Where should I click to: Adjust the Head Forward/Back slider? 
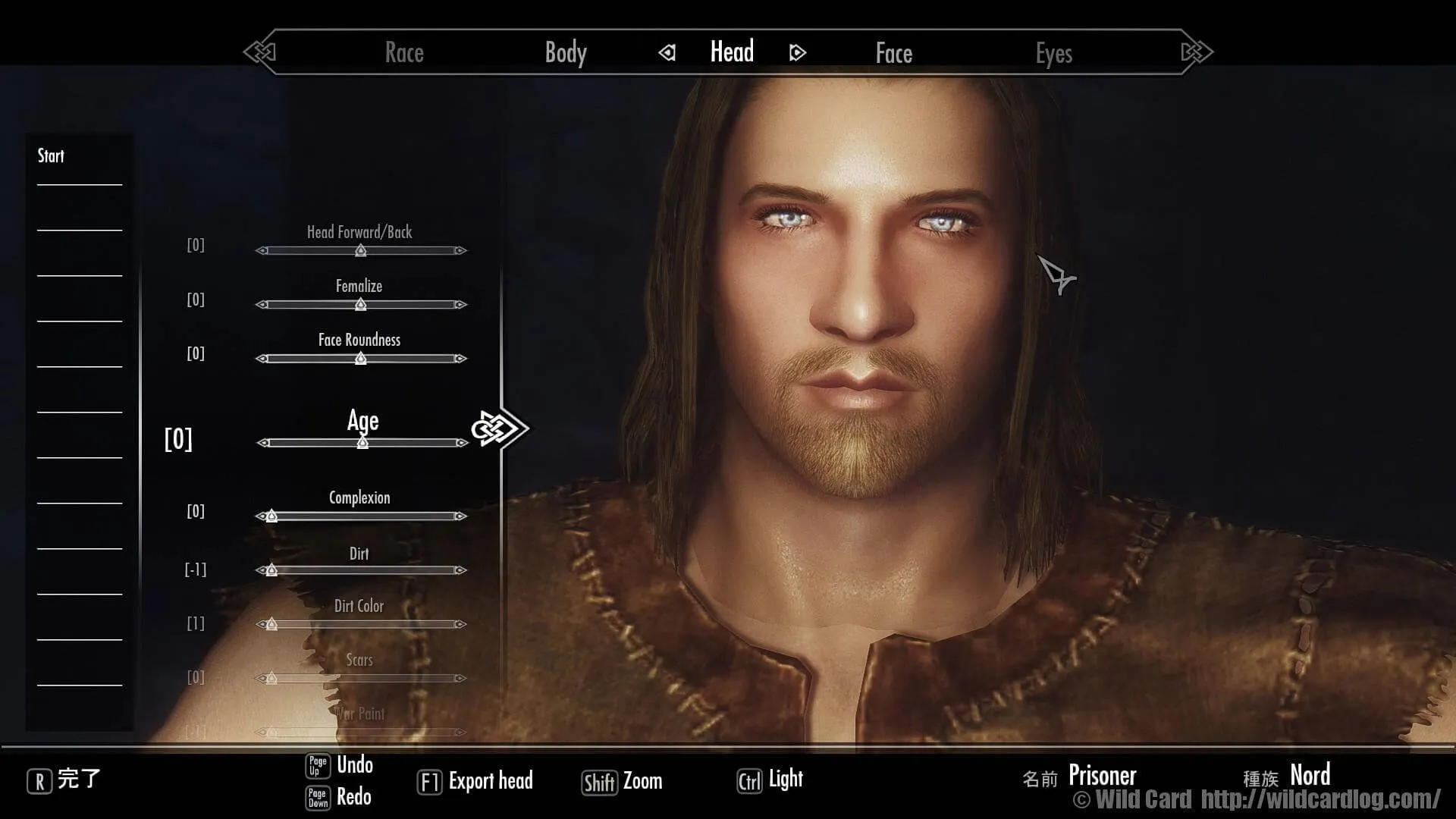[361, 250]
